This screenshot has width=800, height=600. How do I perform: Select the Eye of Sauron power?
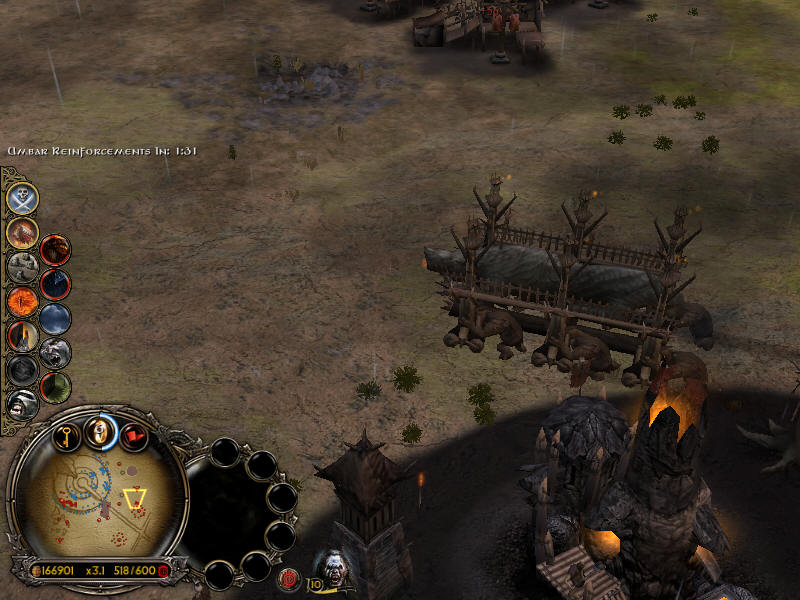click(x=22, y=300)
